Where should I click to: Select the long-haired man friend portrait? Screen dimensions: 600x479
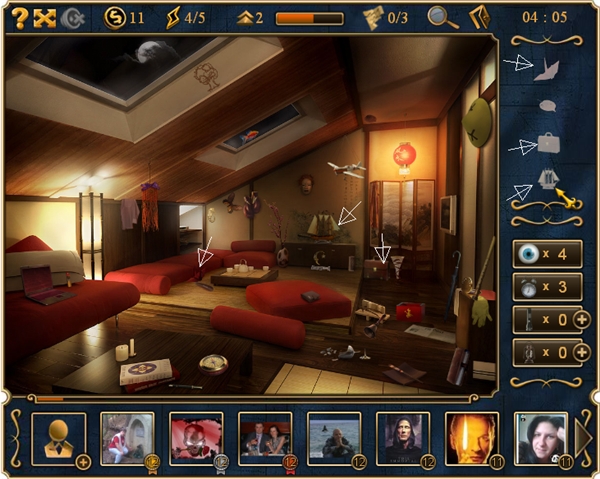(402, 437)
